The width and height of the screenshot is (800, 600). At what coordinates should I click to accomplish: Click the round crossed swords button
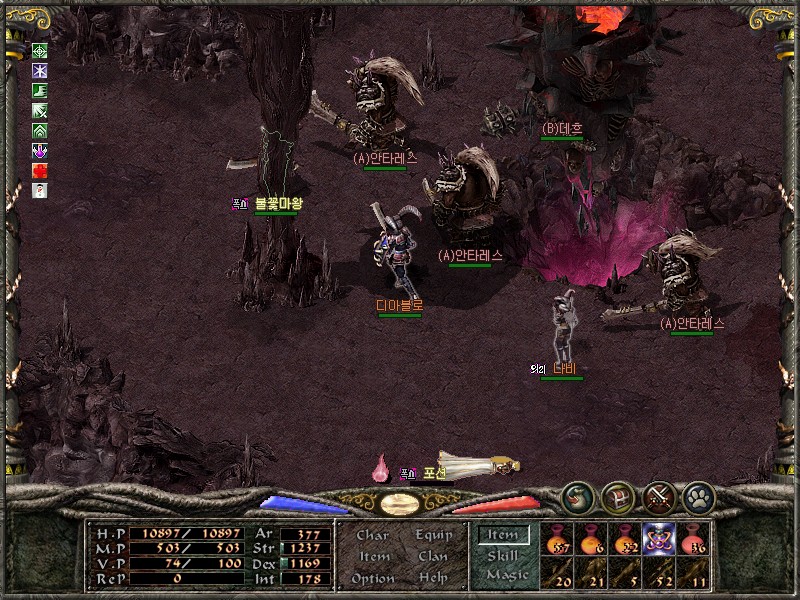pyautogui.click(x=660, y=497)
